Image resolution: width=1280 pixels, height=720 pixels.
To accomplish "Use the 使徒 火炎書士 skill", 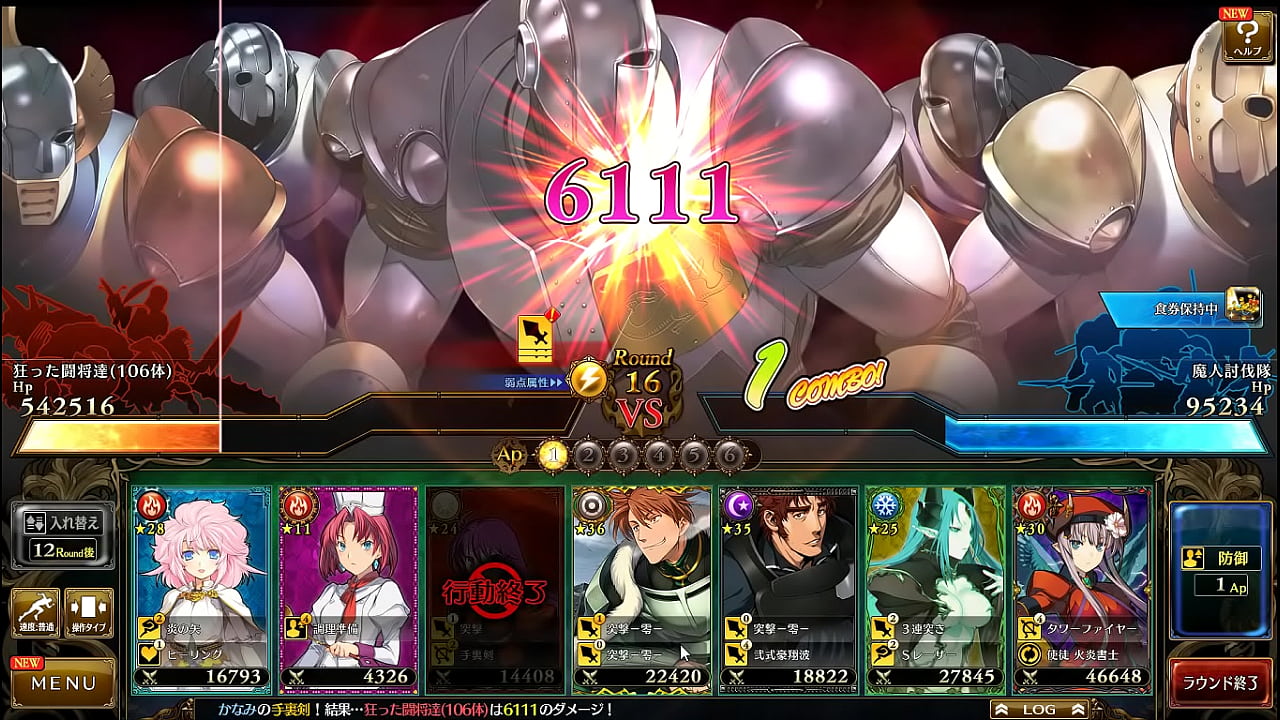I will click(x=1082, y=654).
